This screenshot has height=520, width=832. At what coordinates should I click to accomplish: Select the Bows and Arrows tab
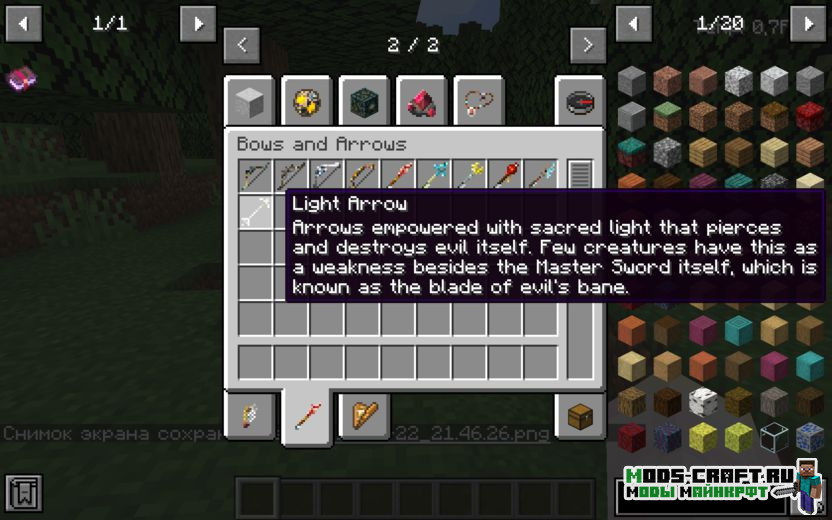point(307,414)
